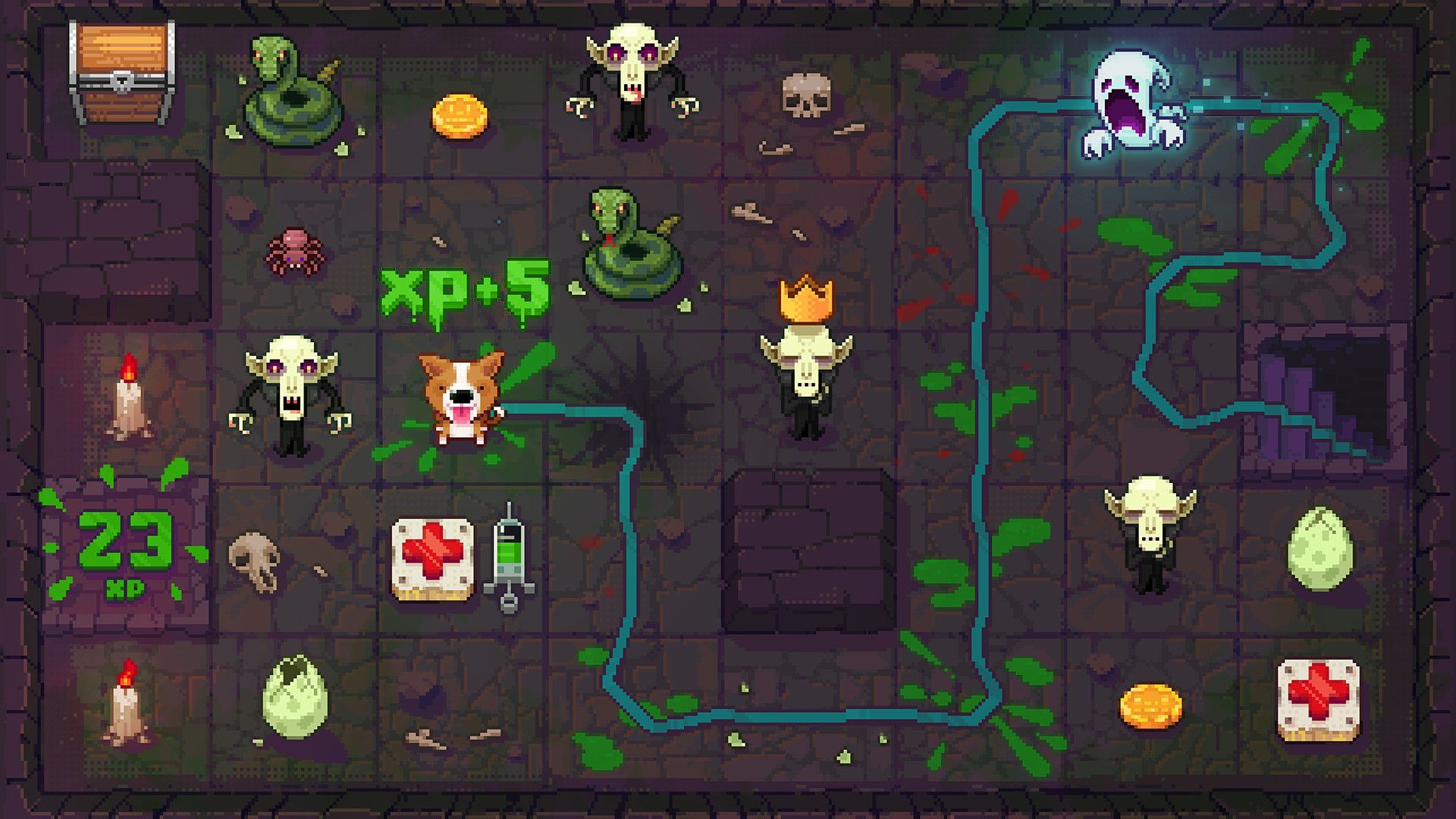Choose the glowing ghost tile

[x=1132, y=104]
